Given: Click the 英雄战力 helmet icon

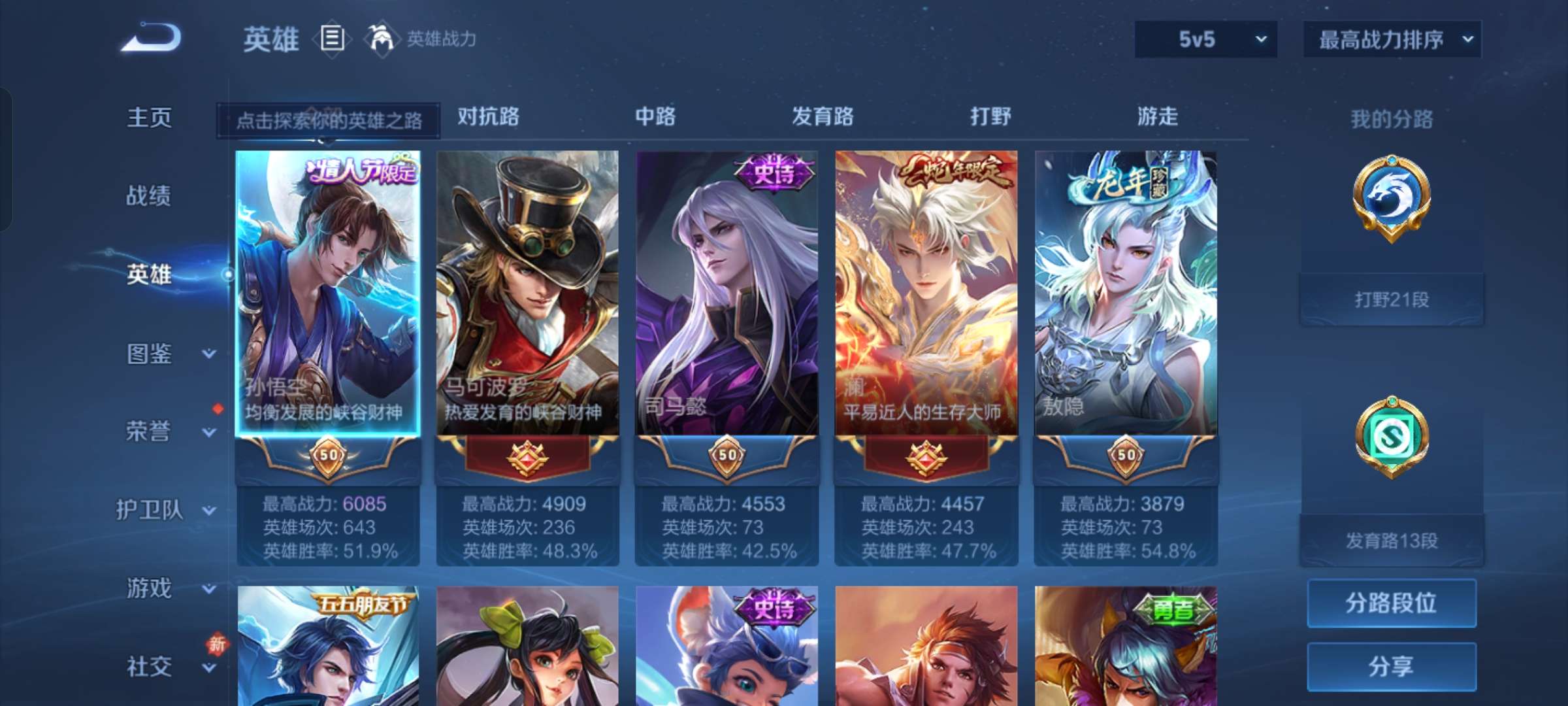Looking at the screenshot, I should click(x=381, y=38).
